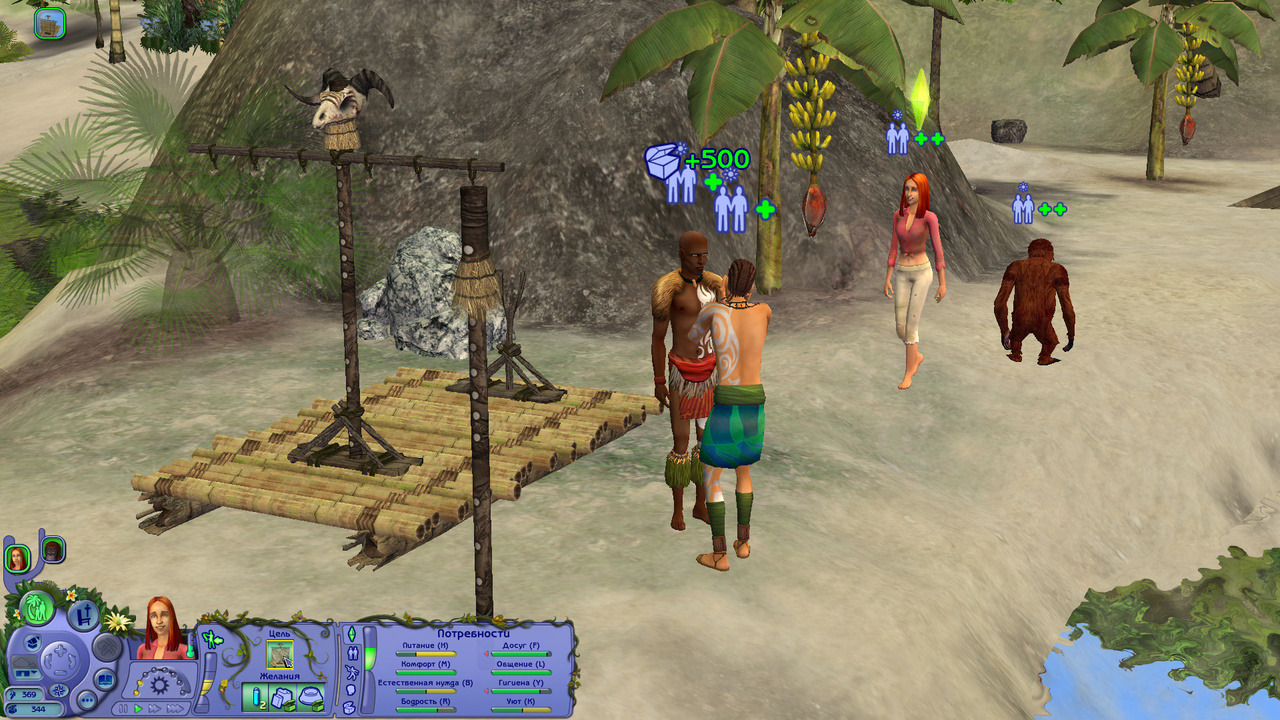
Task: Resume normal speed with the play button
Action: (138, 708)
